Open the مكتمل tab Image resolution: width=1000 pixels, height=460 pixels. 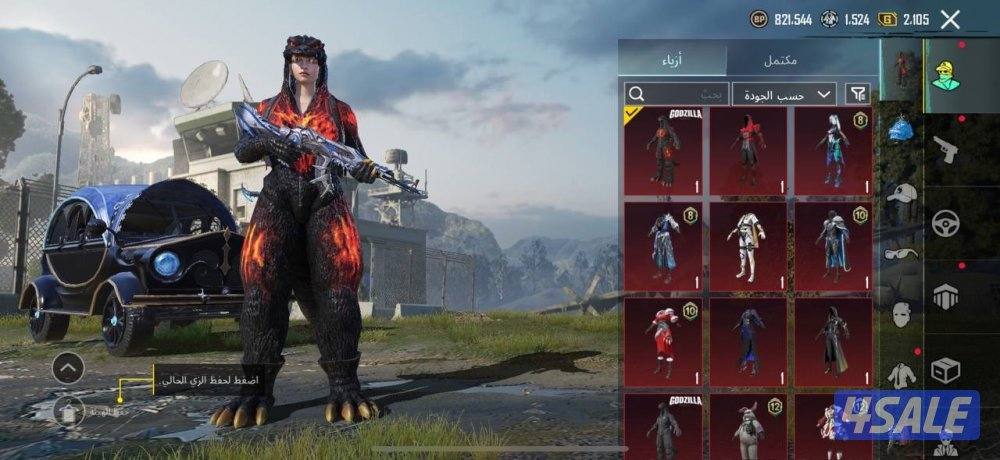point(780,60)
